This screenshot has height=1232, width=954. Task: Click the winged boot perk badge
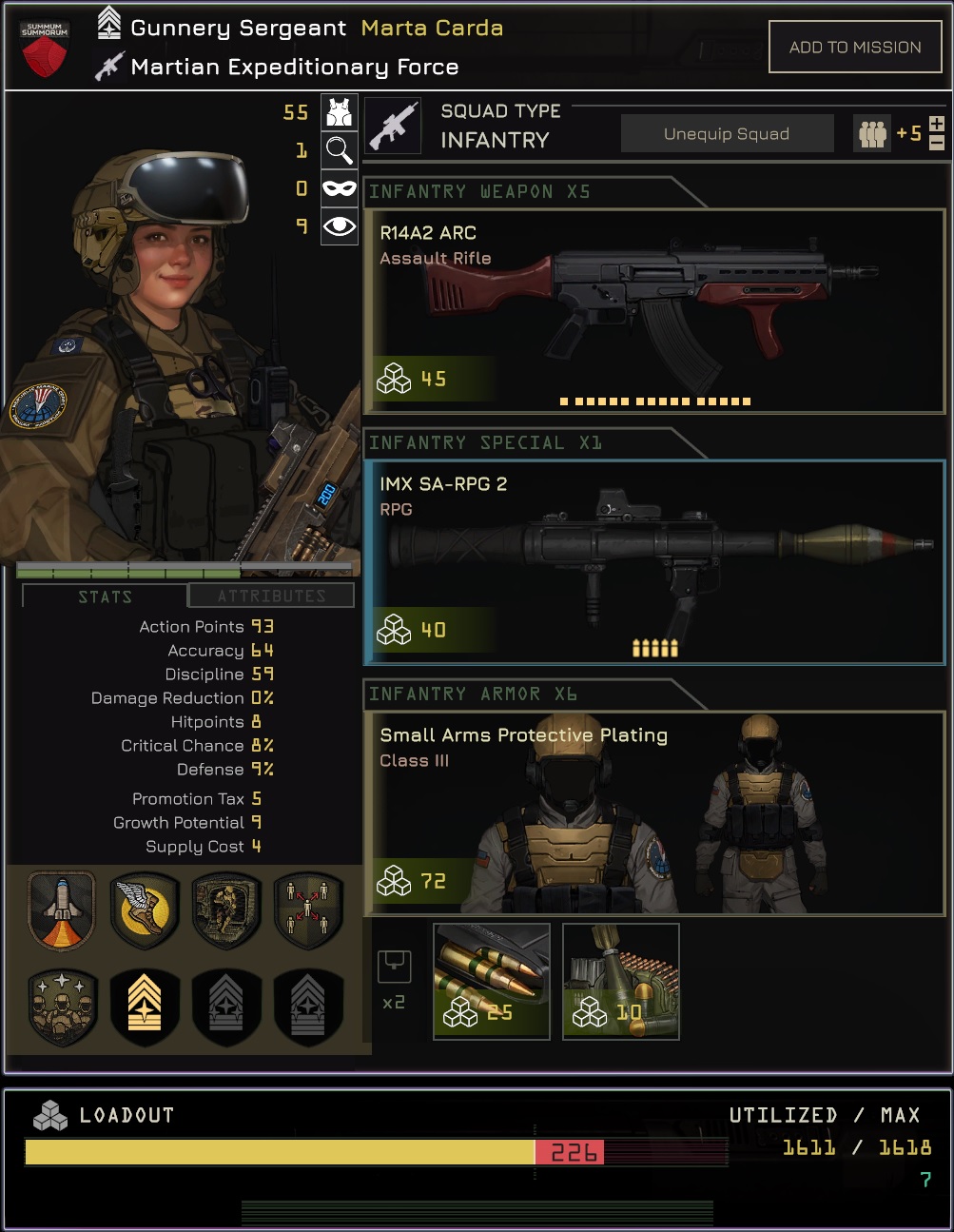[x=145, y=910]
